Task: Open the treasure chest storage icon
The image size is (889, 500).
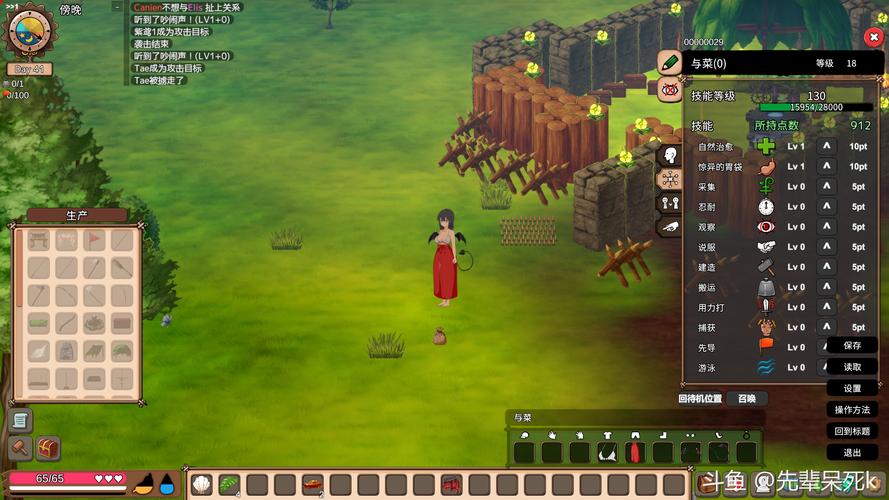Action: pos(48,448)
